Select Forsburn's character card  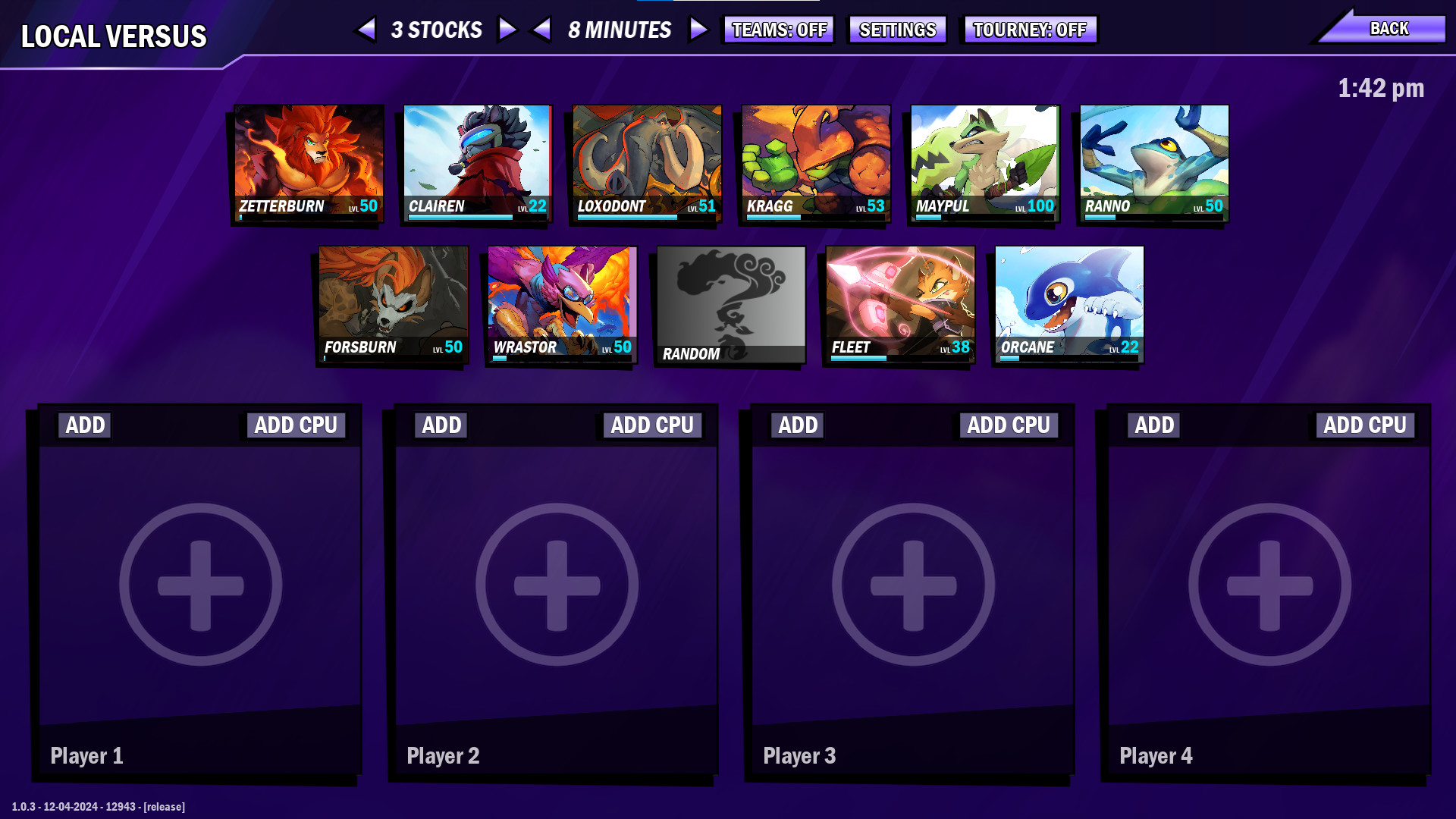pos(393,302)
